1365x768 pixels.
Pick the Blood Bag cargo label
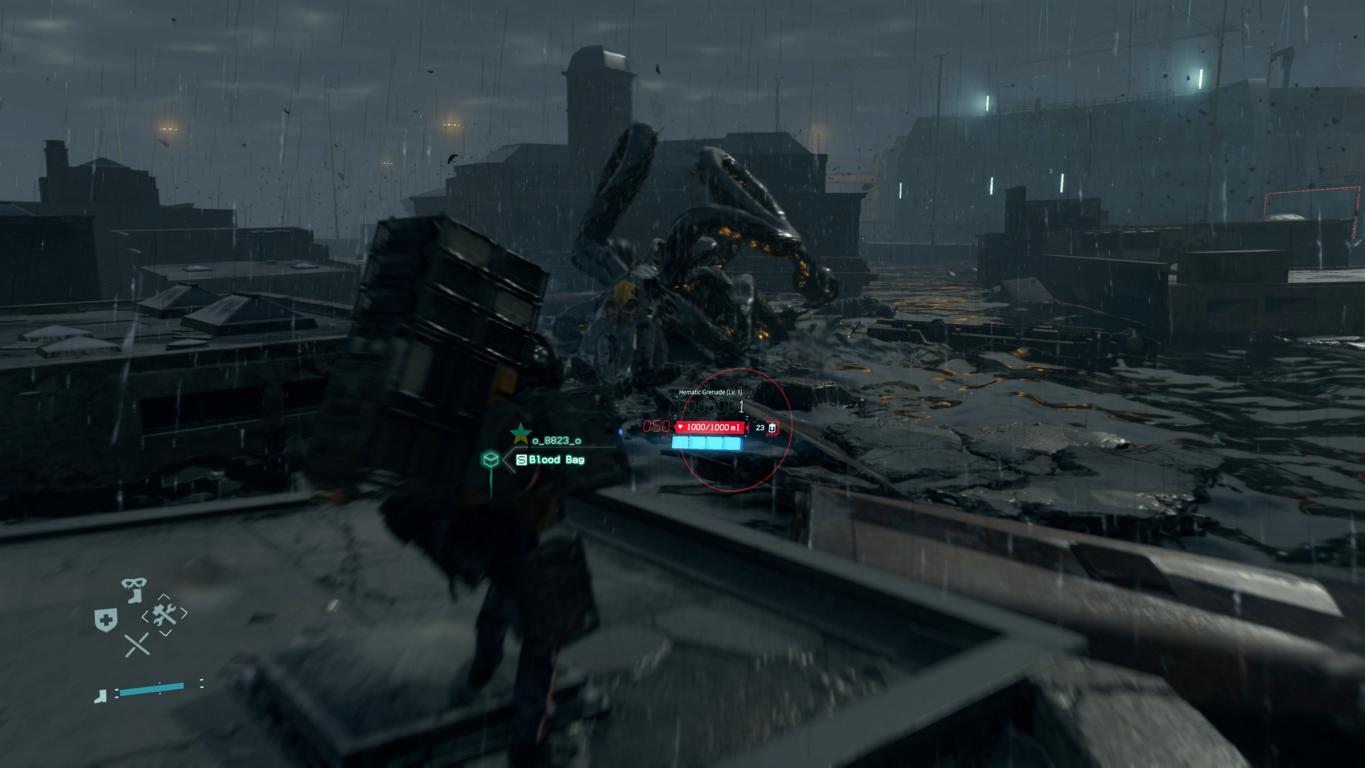[x=550, y=459]
